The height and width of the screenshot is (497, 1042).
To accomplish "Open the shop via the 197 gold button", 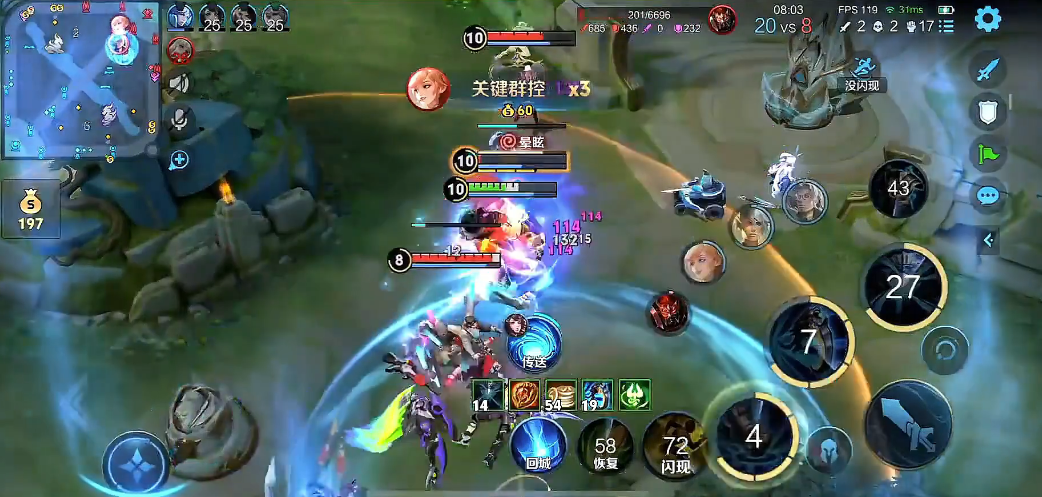I will [31, 209].
